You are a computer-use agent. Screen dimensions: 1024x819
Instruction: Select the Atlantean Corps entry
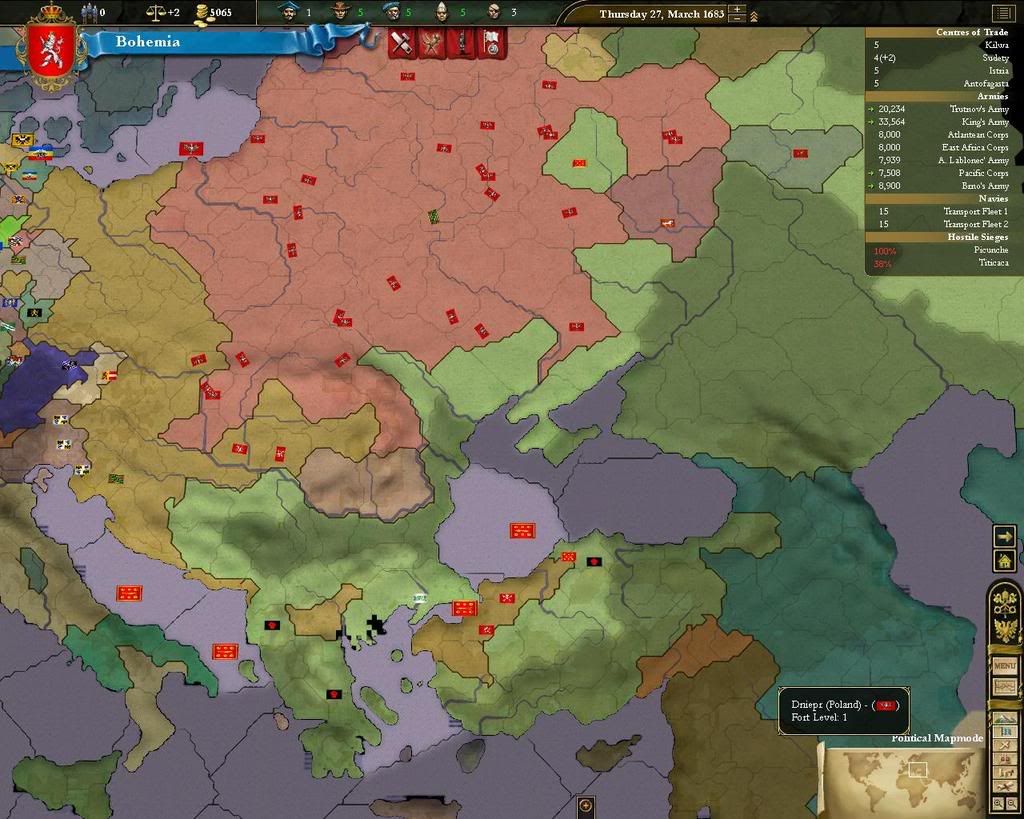(x=978, y=135)
